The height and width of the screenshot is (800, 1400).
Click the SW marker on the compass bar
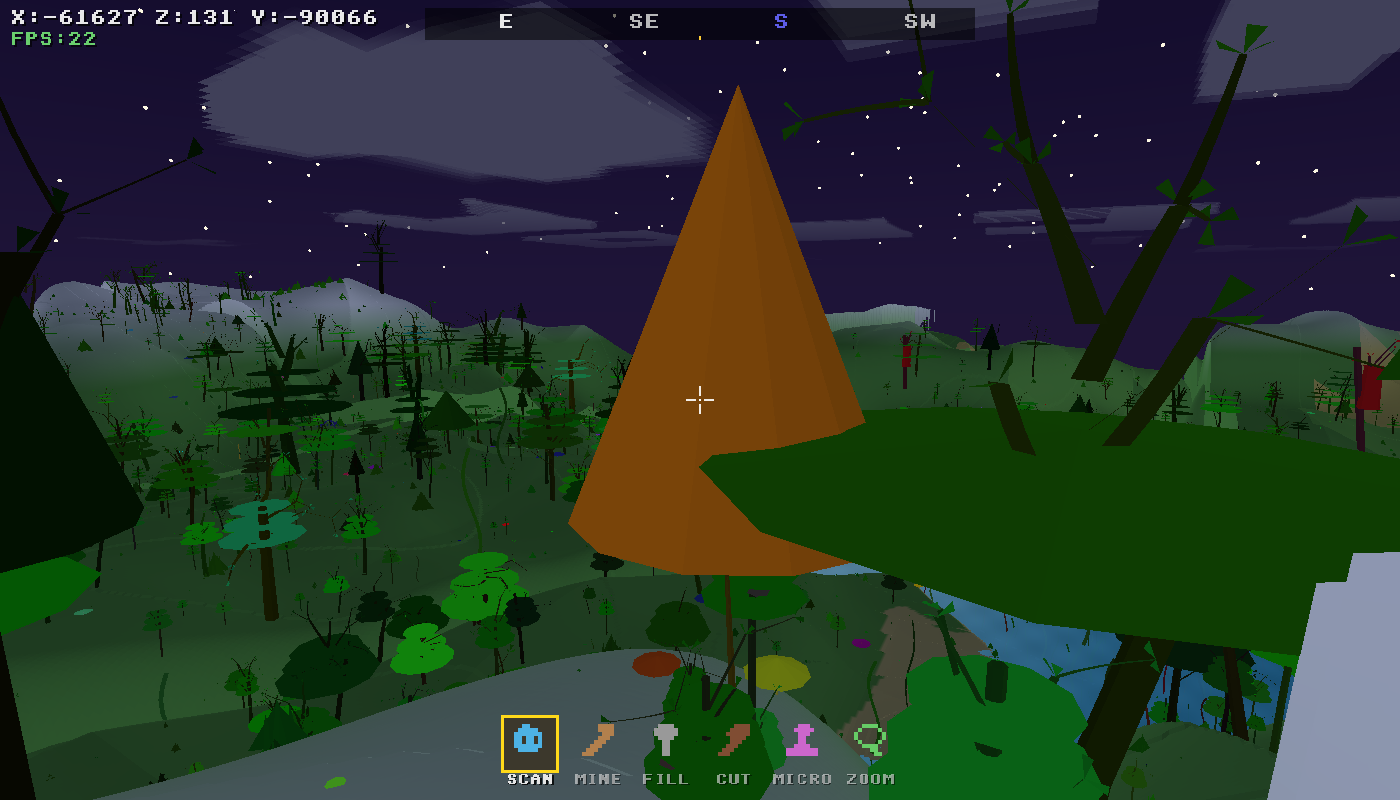point(922,20)
